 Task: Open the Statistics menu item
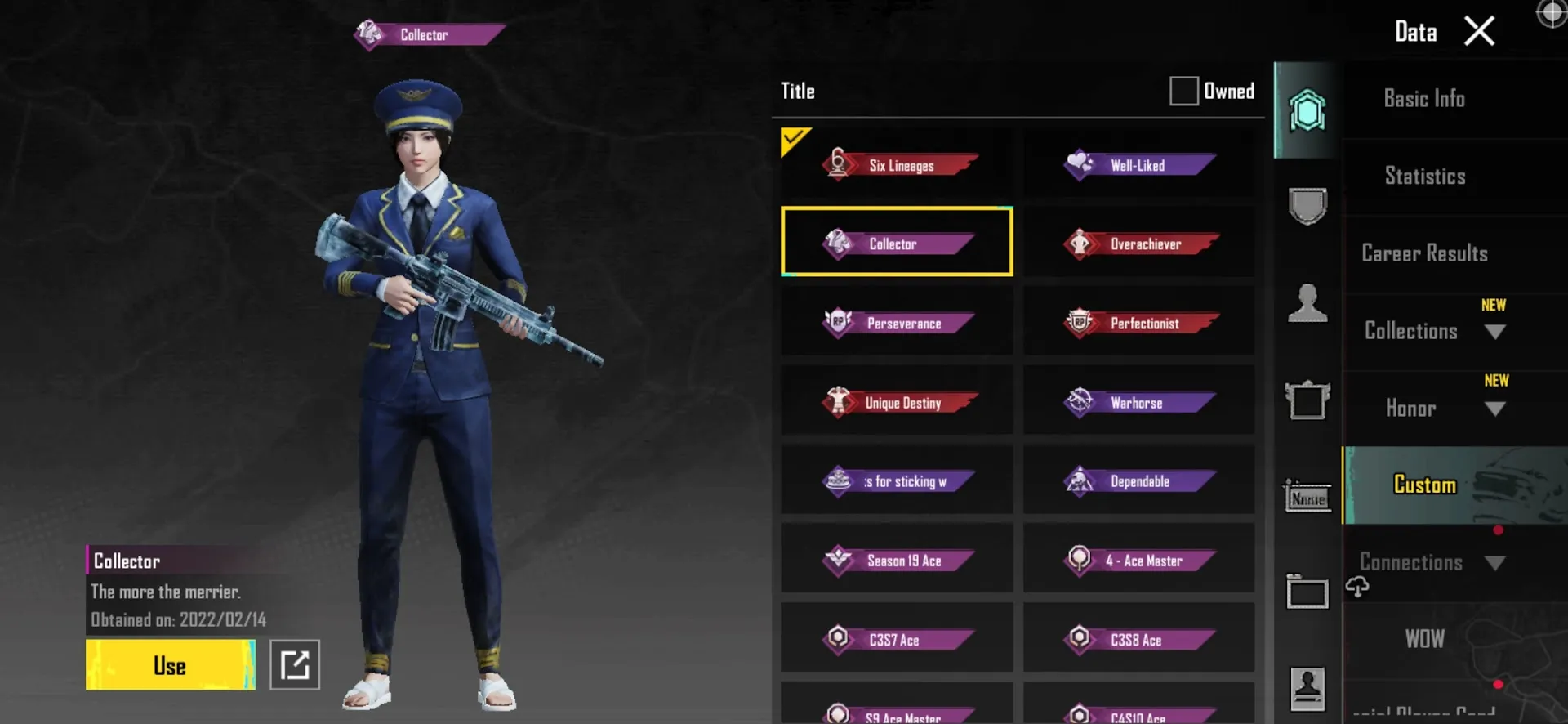coord(1424,176)
